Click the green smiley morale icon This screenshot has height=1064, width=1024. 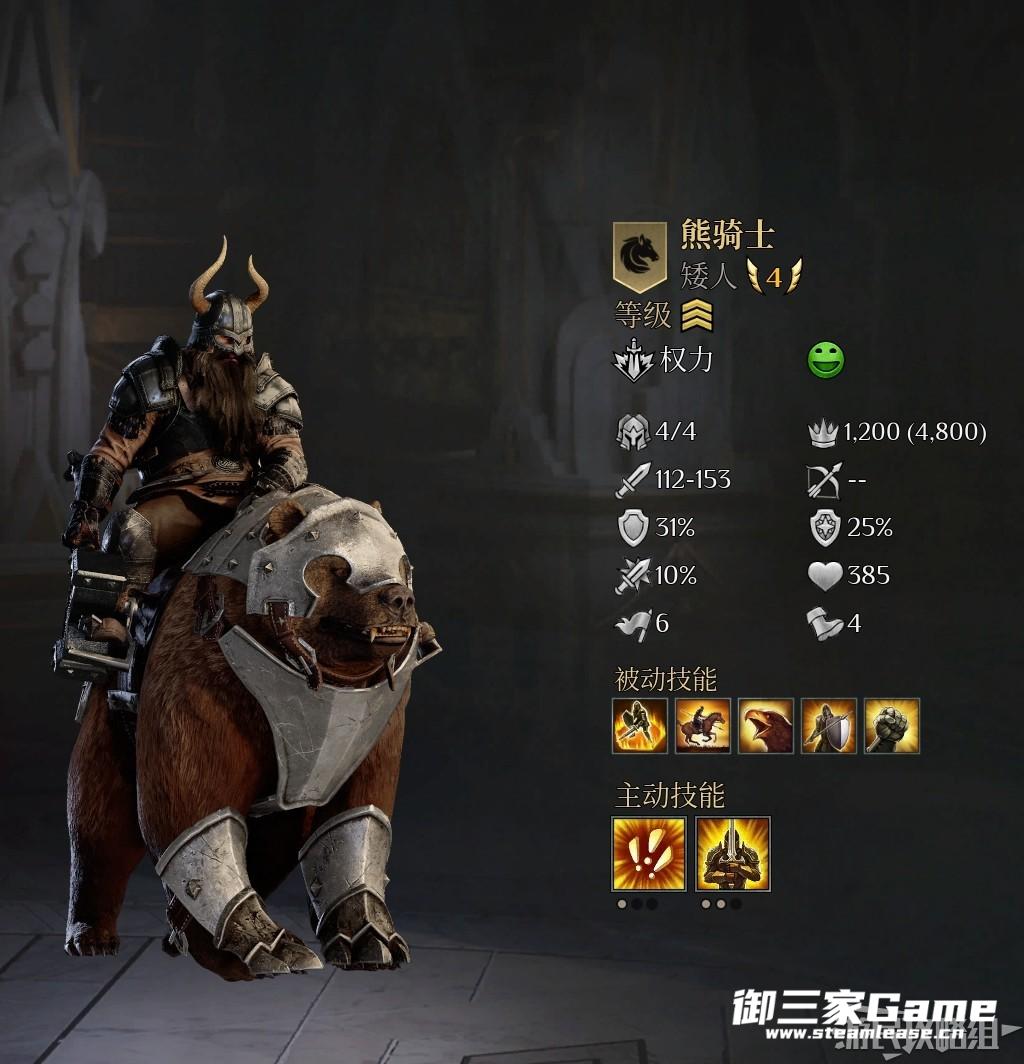826,360
